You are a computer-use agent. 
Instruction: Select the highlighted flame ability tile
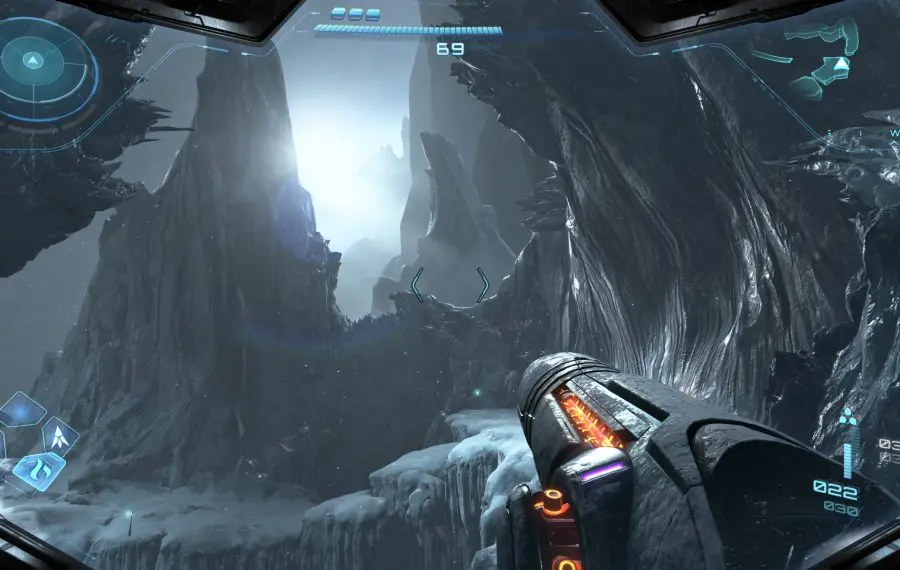click(39, 469)
